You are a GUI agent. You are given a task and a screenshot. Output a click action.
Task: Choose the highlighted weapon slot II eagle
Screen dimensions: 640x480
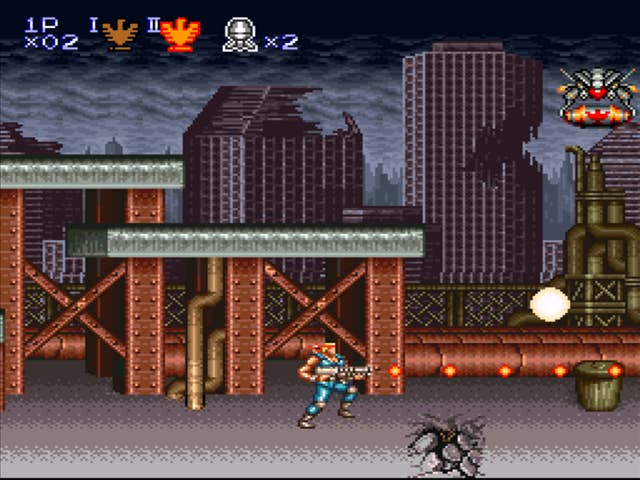(x=180, y=35)
